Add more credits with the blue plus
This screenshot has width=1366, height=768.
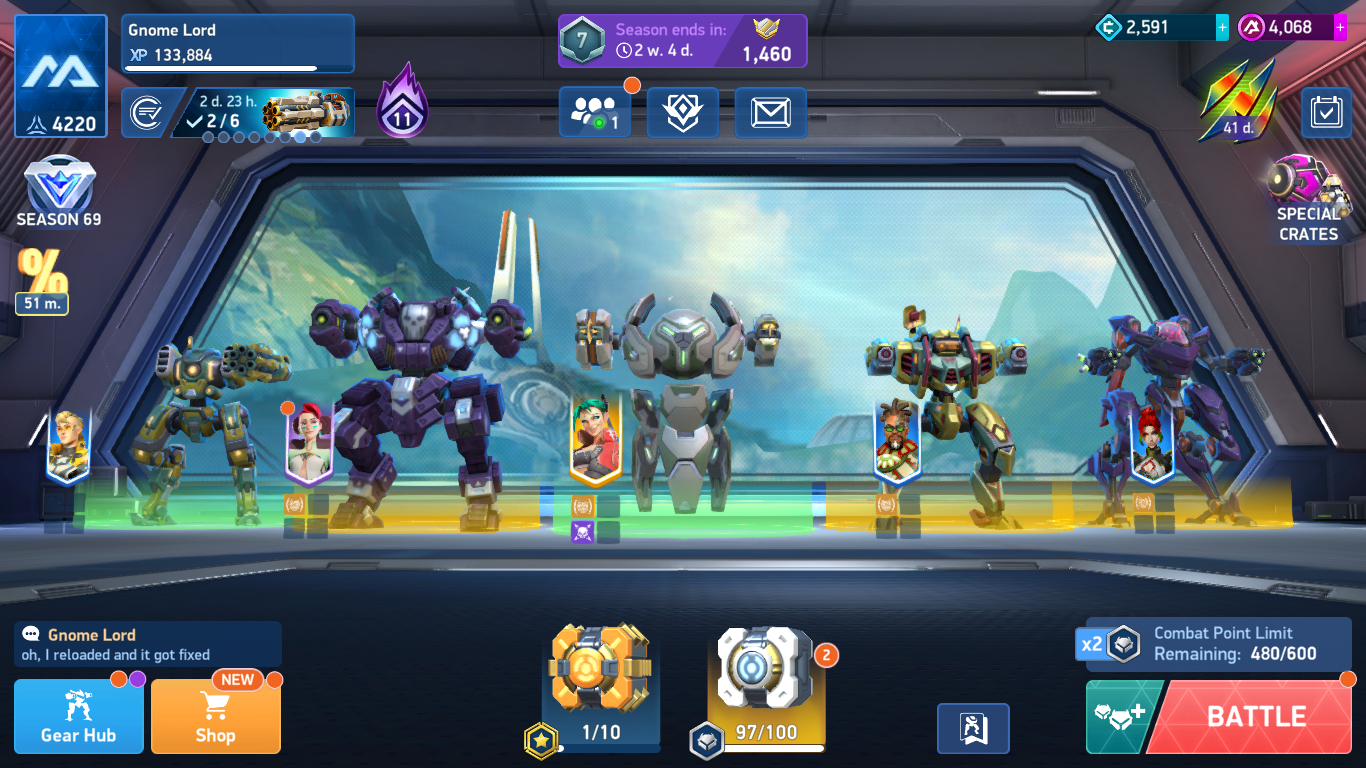point(1222,28)
